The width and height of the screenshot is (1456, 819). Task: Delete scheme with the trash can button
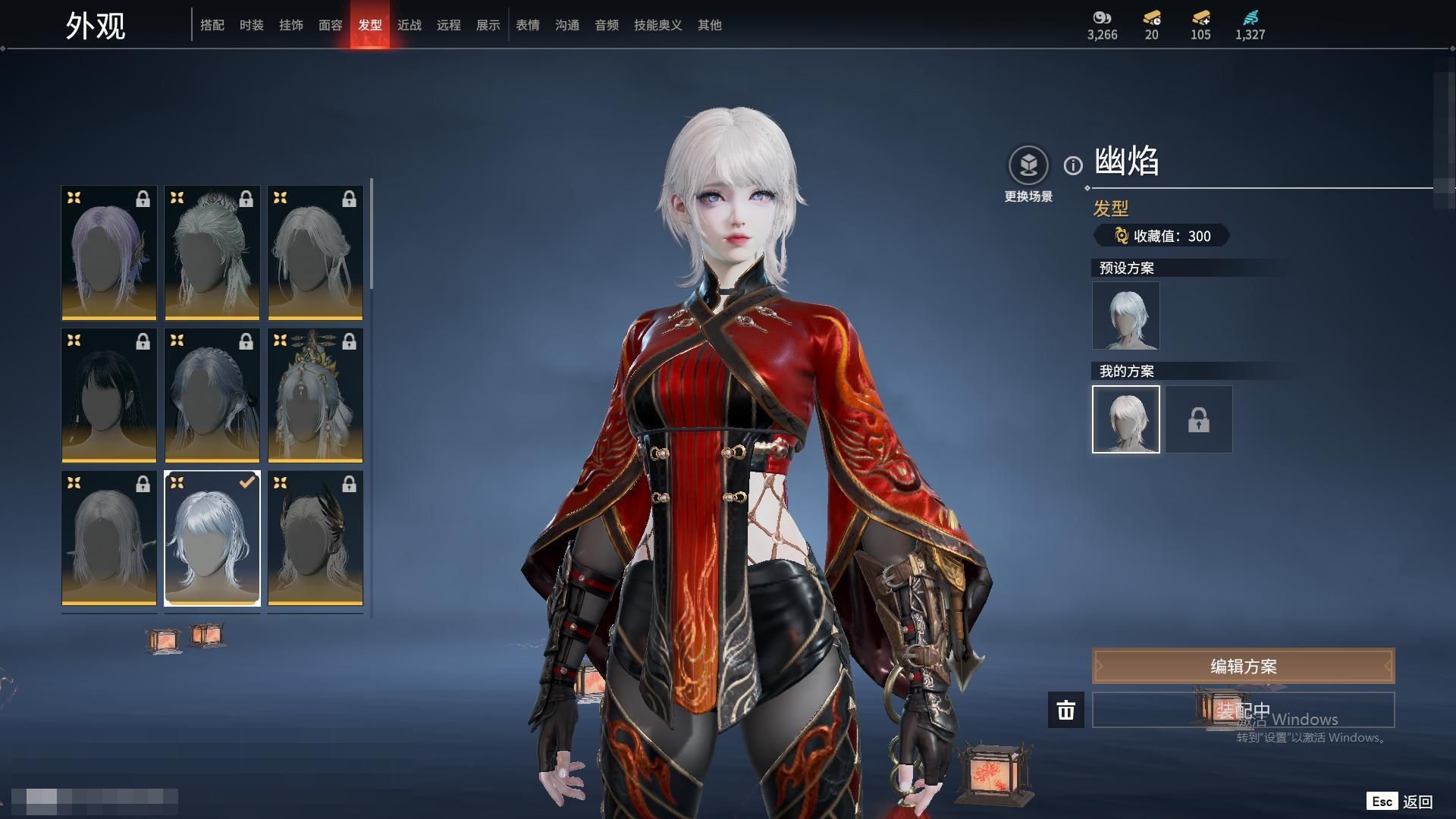[x=1065, y=710]
